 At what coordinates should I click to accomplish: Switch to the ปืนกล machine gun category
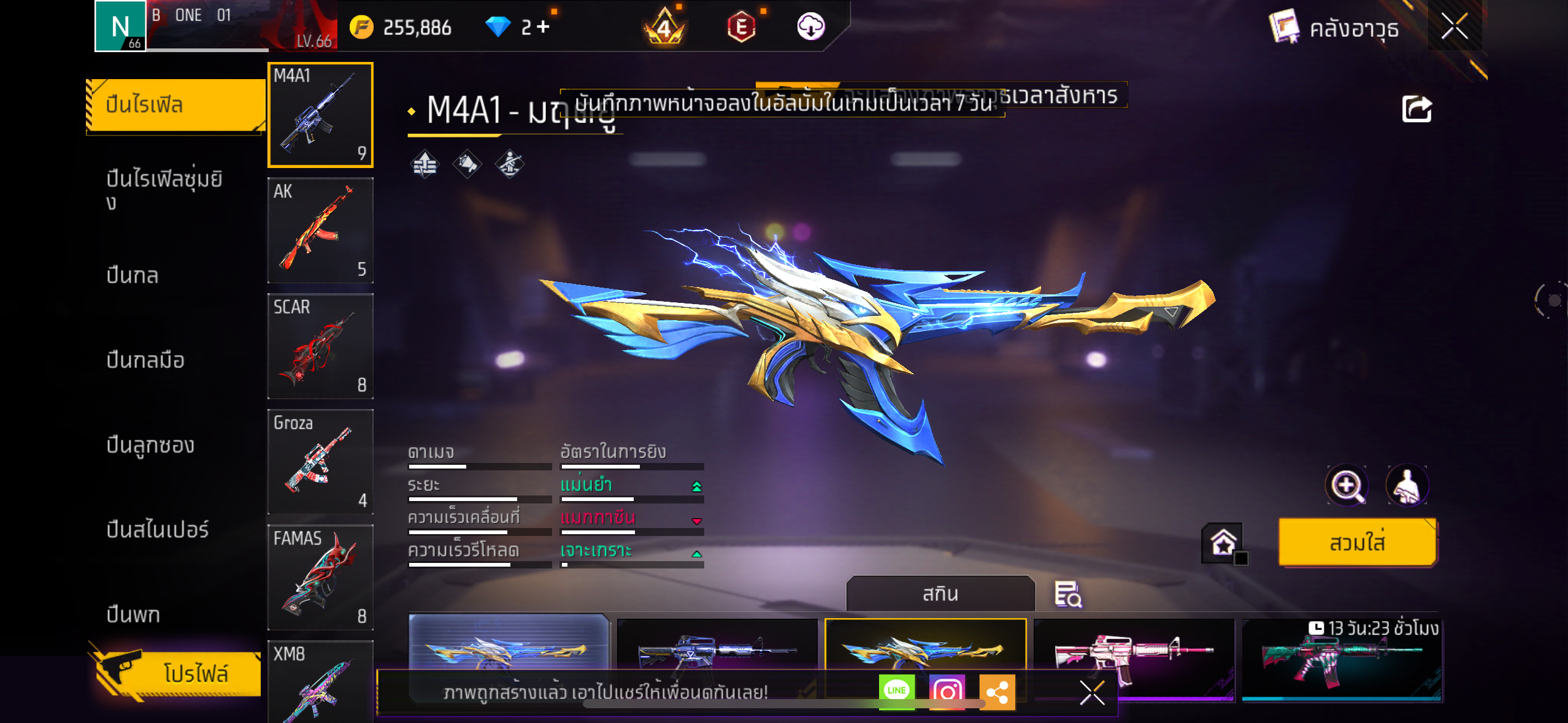pos(133,275)
